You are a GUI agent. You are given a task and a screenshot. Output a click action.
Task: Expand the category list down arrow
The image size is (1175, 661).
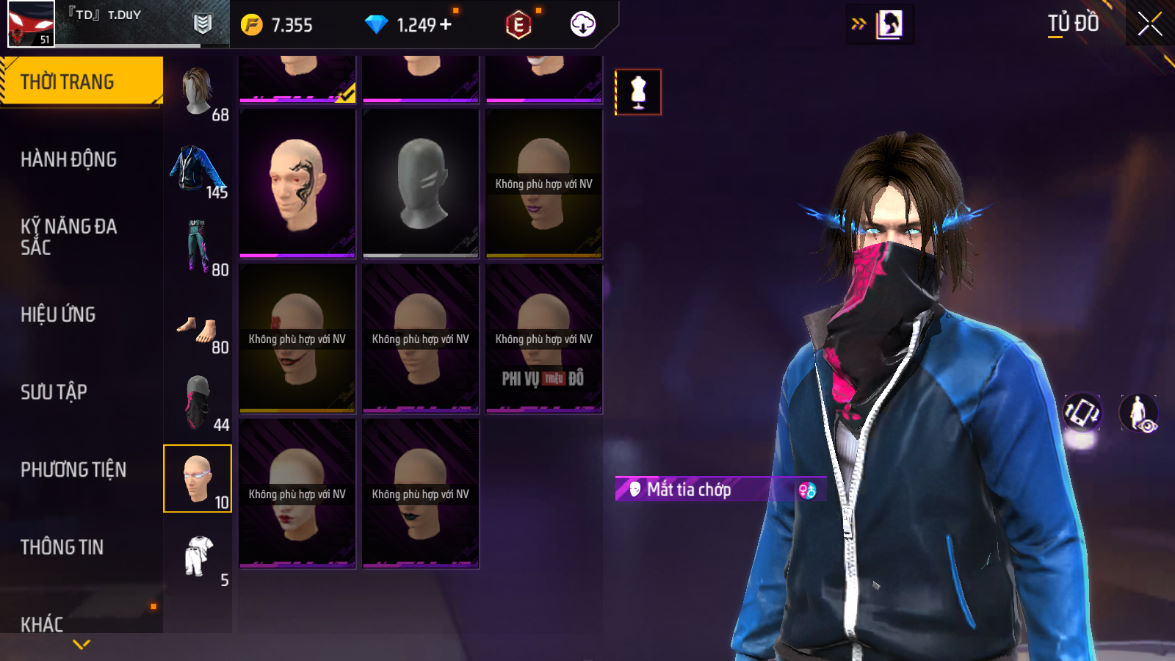pyautogui.click(x=81, y=645)
